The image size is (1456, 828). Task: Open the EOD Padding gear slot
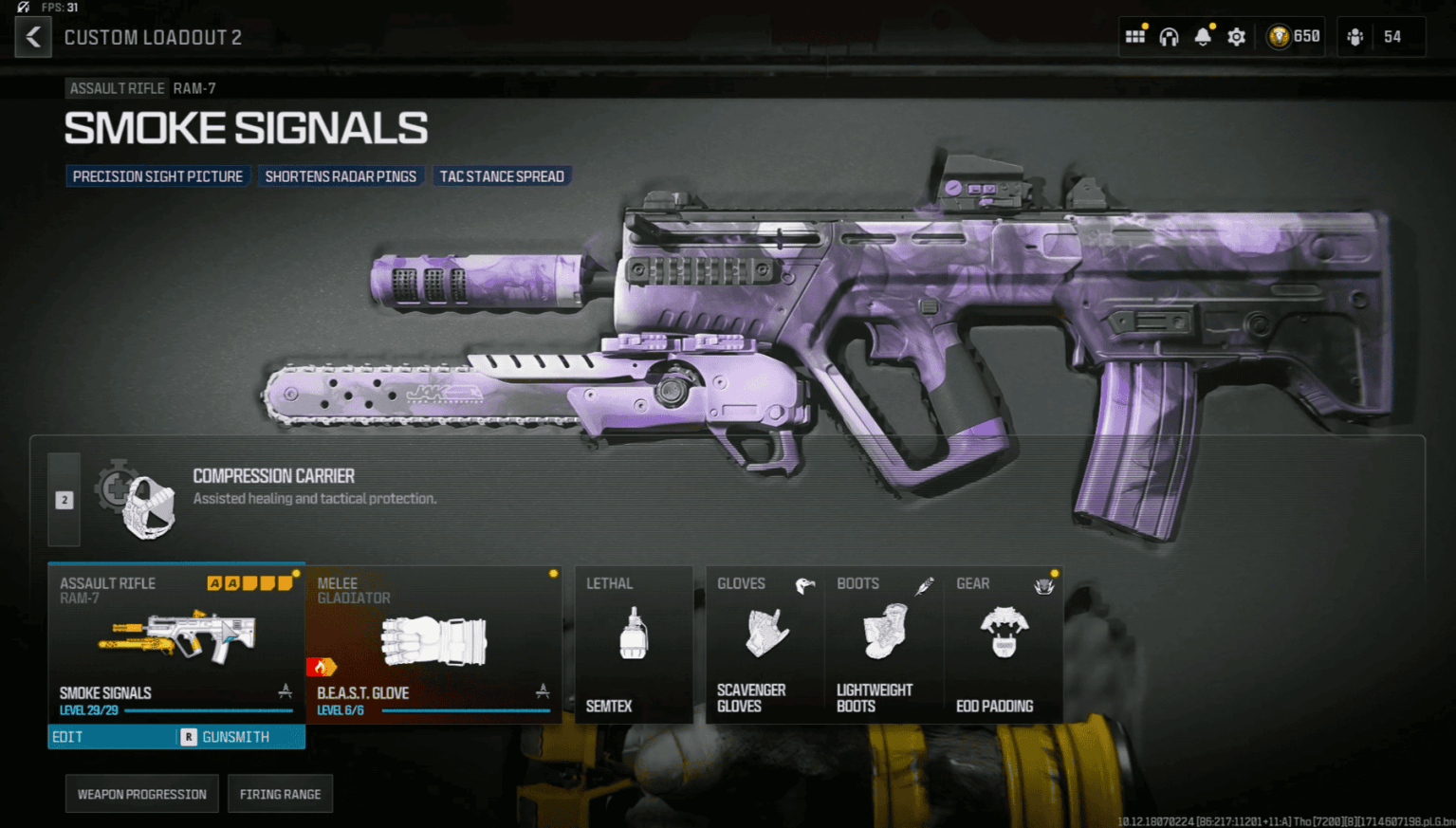1004,645
